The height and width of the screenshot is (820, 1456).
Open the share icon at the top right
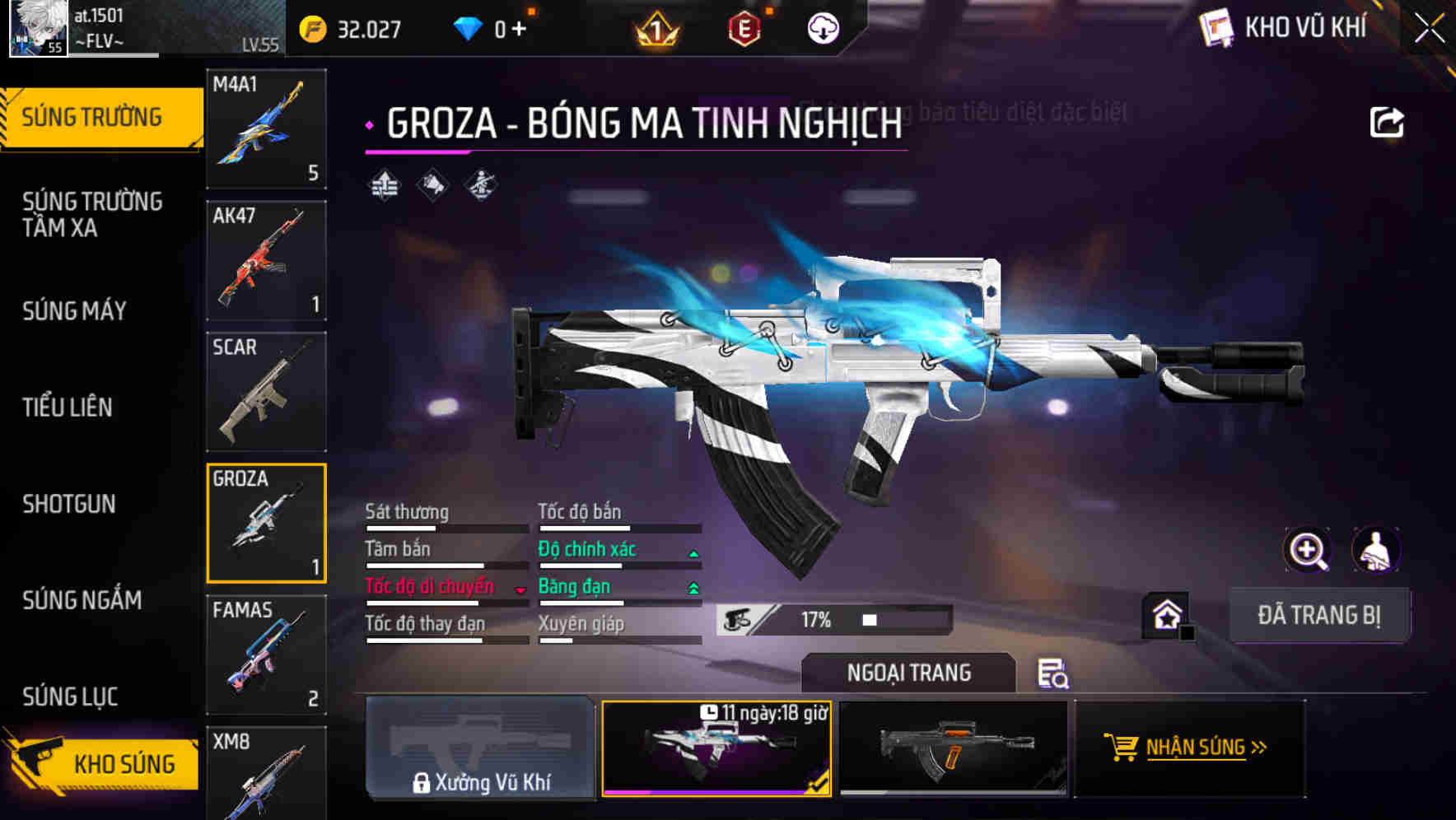(1387, 121)
